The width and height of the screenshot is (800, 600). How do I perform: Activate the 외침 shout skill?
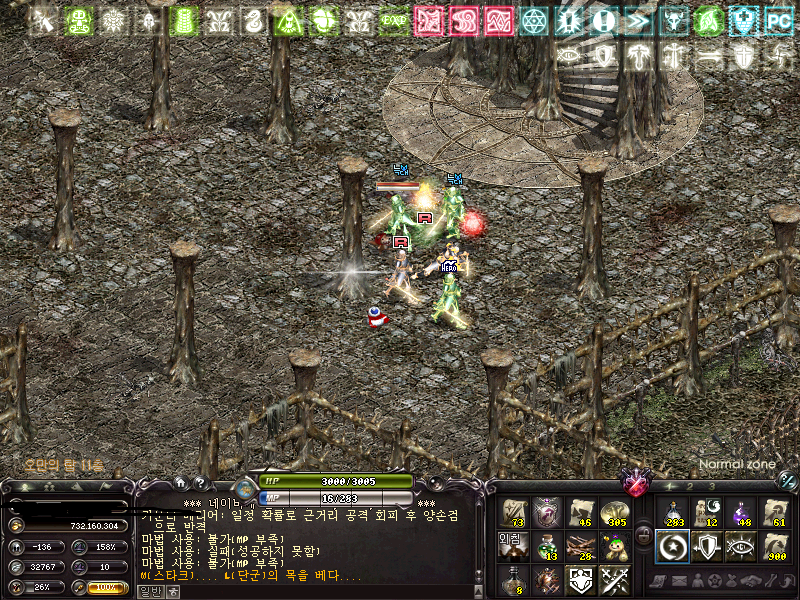(x=513, y=546)
